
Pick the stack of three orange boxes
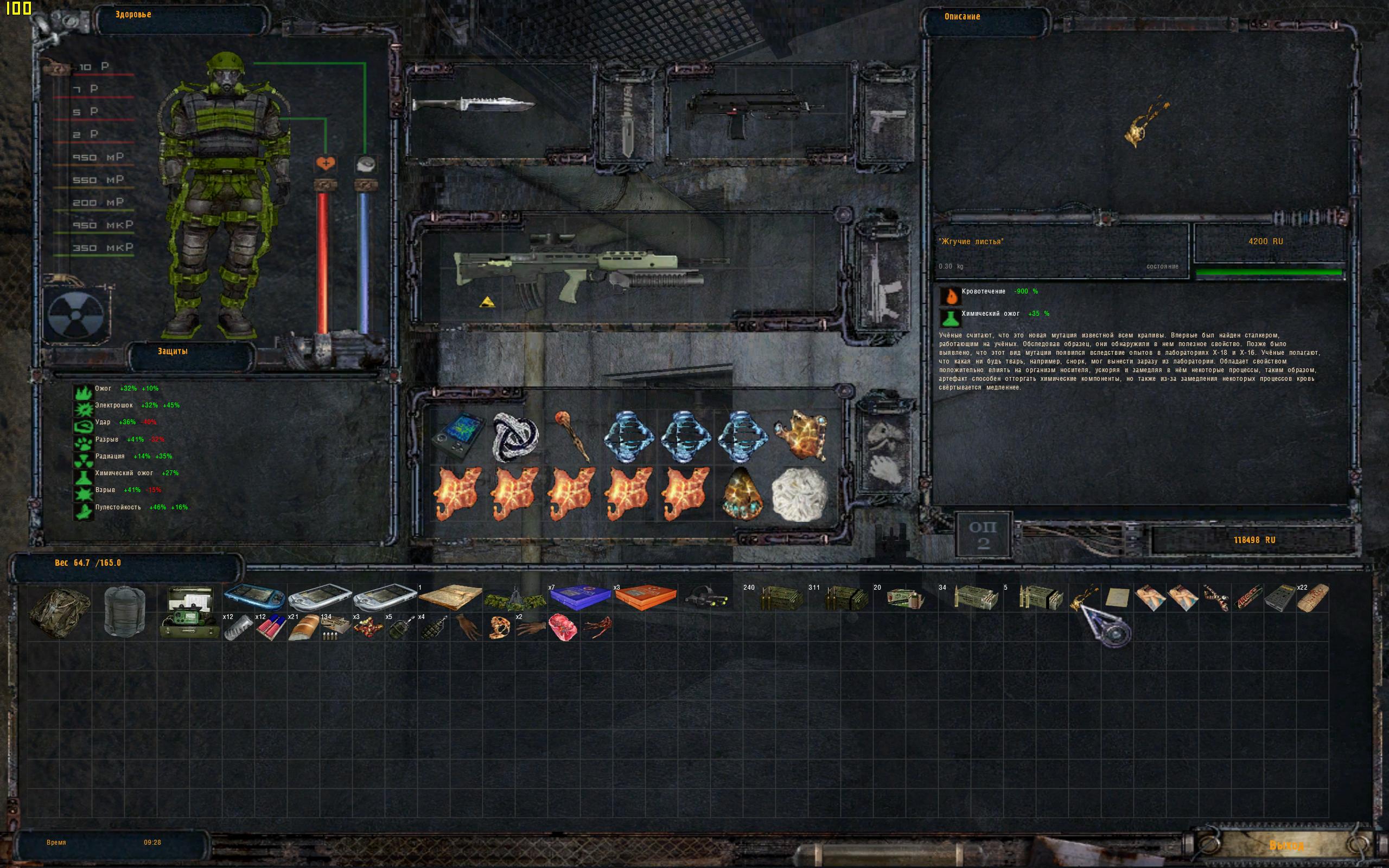coord(644,598)
